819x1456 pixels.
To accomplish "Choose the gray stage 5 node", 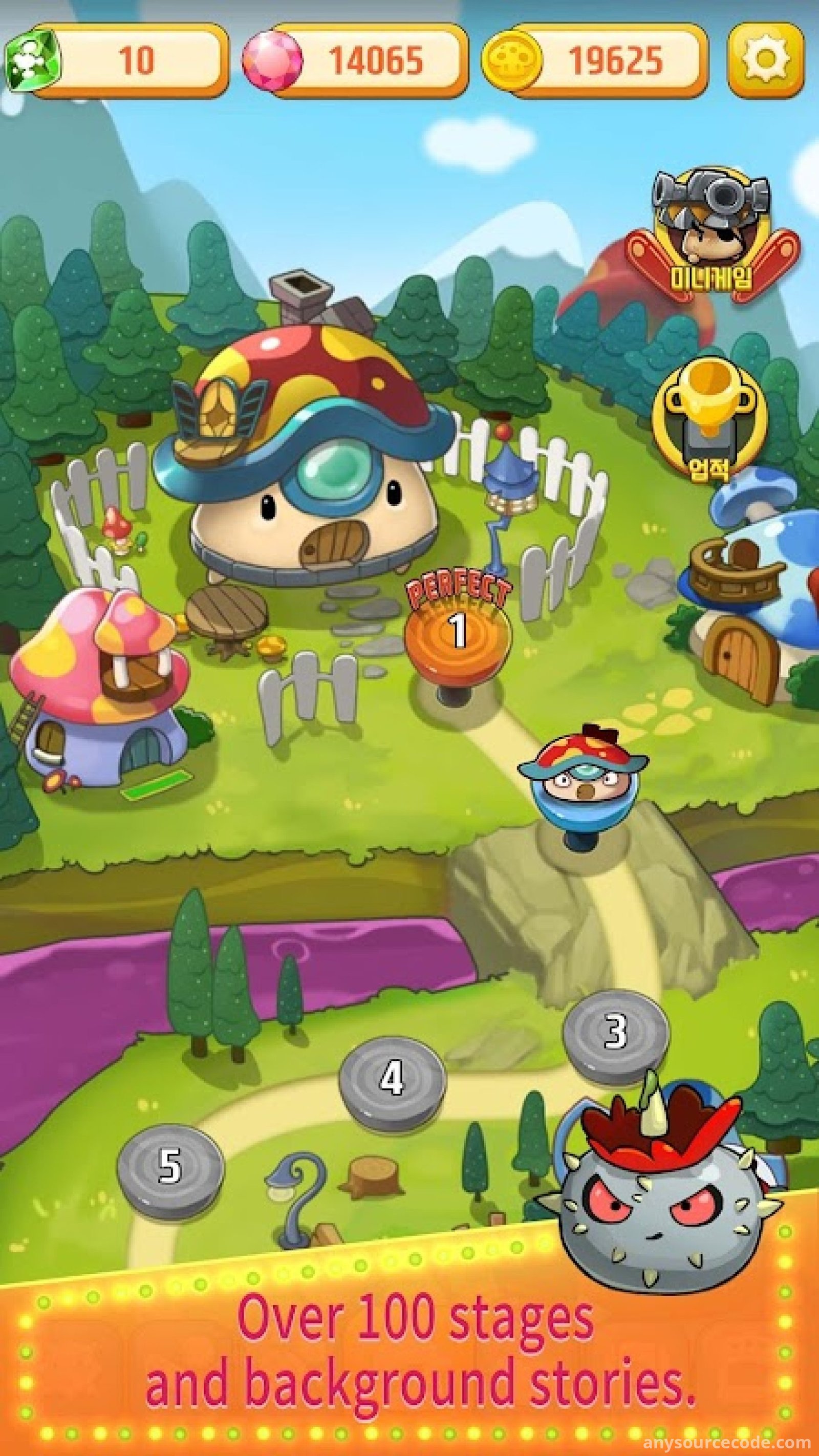I will click(170, 1151).
